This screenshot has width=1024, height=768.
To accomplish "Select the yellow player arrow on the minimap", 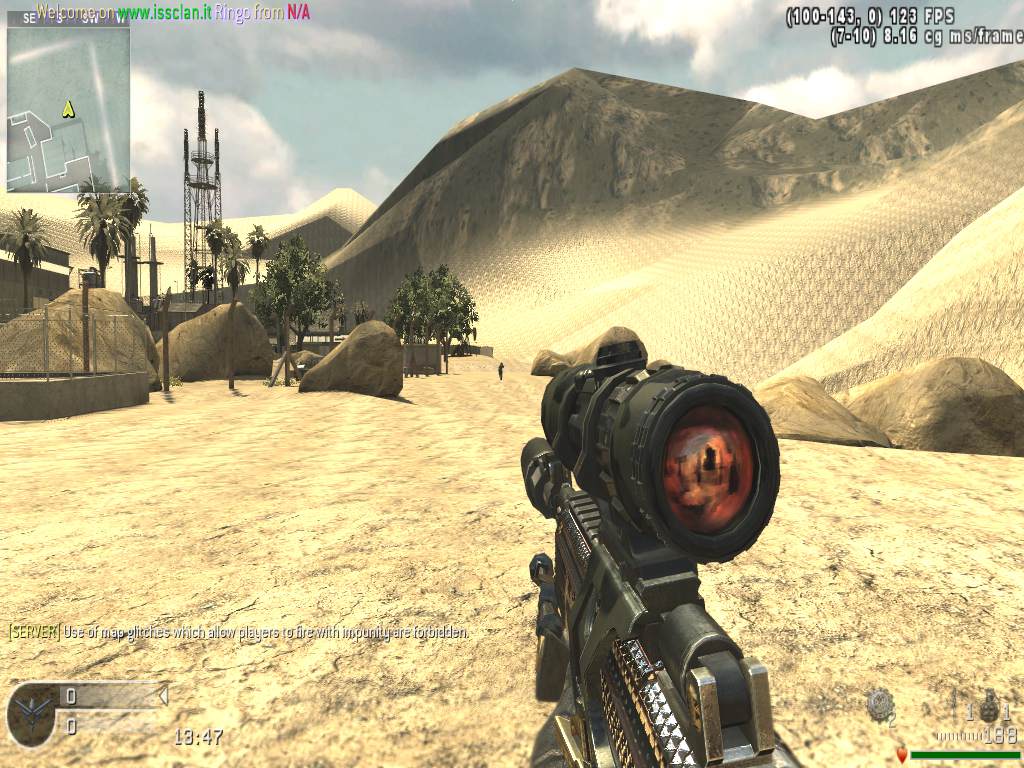I will tap(68, 108).
